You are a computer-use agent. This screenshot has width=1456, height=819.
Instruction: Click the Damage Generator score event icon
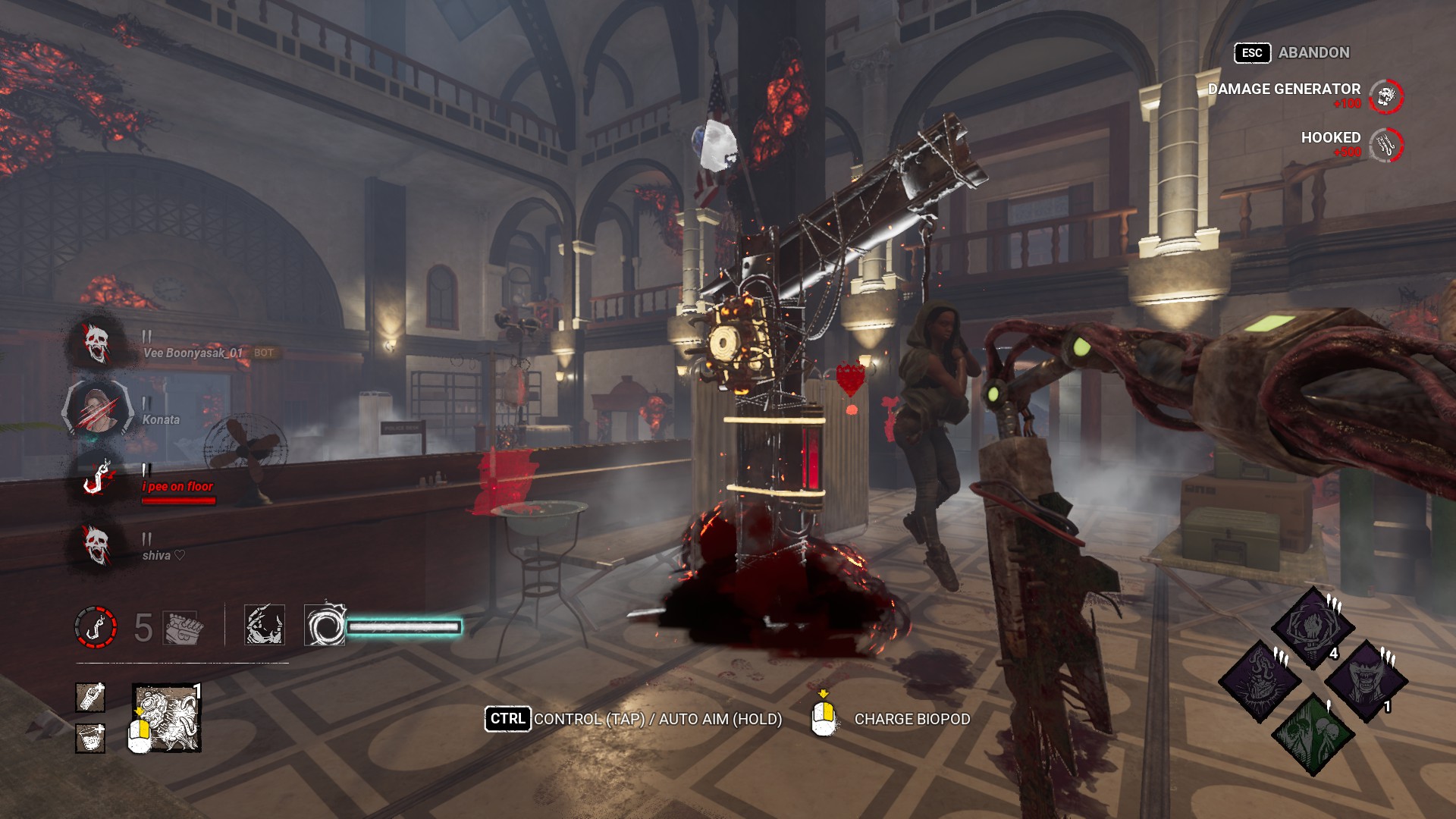point(1386,96)
